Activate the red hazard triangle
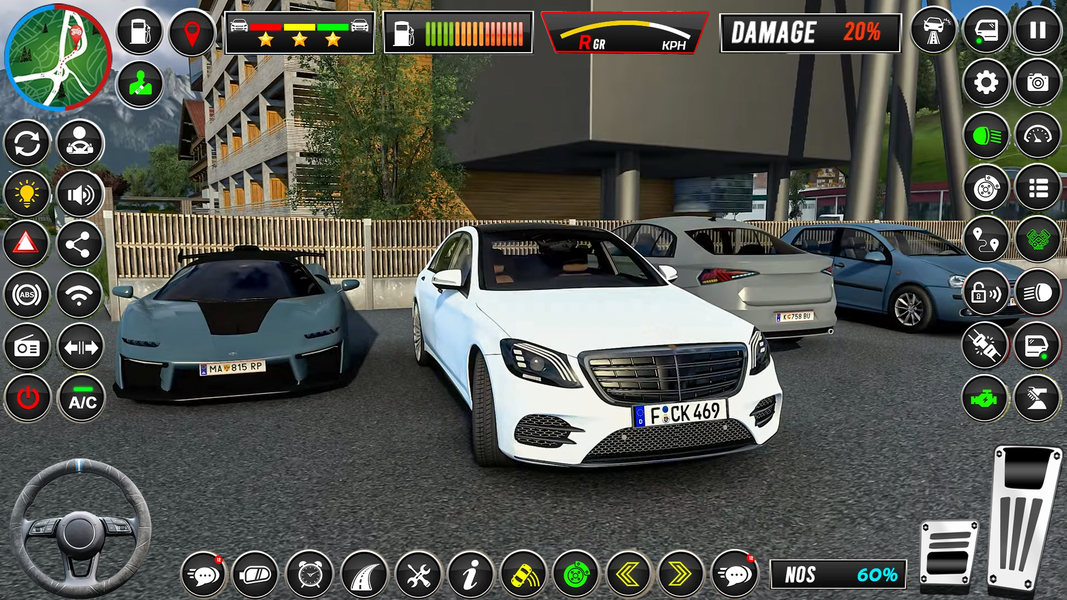 point(27,243)
